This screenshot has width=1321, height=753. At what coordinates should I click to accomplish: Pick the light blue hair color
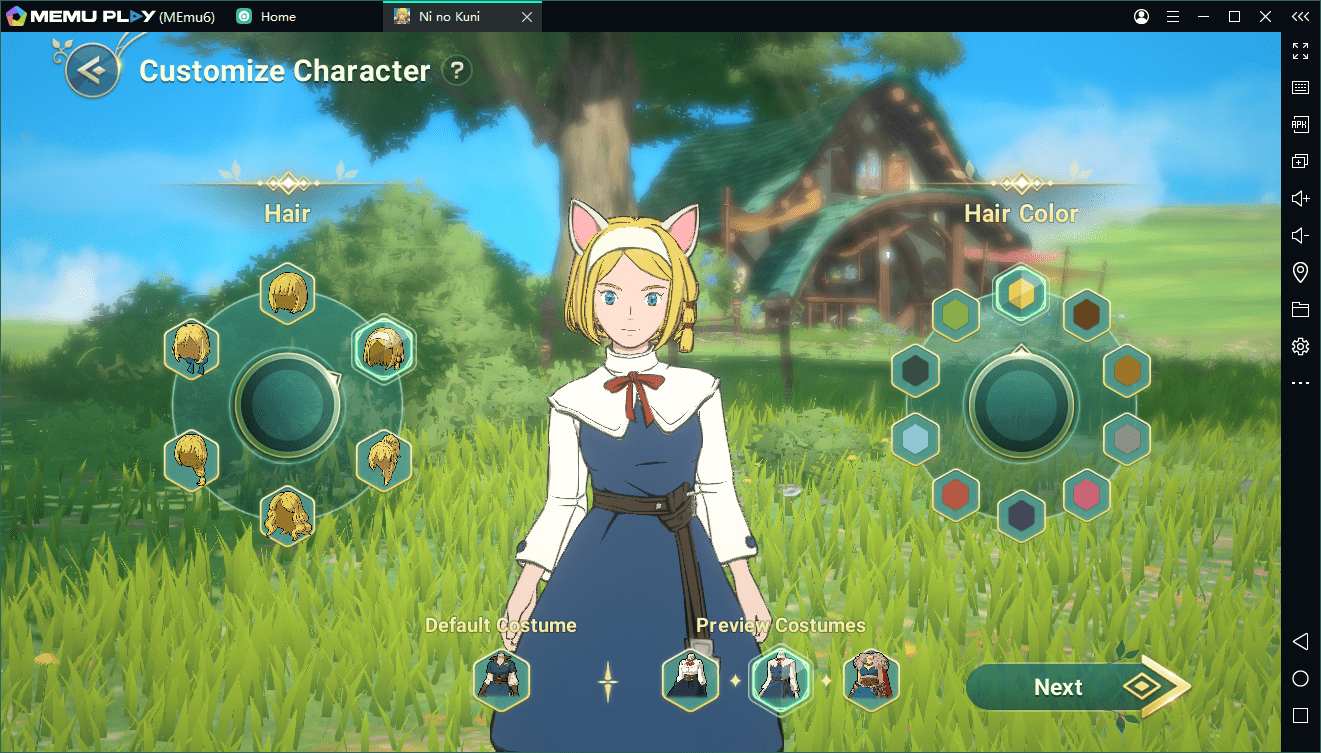[915, 438]
